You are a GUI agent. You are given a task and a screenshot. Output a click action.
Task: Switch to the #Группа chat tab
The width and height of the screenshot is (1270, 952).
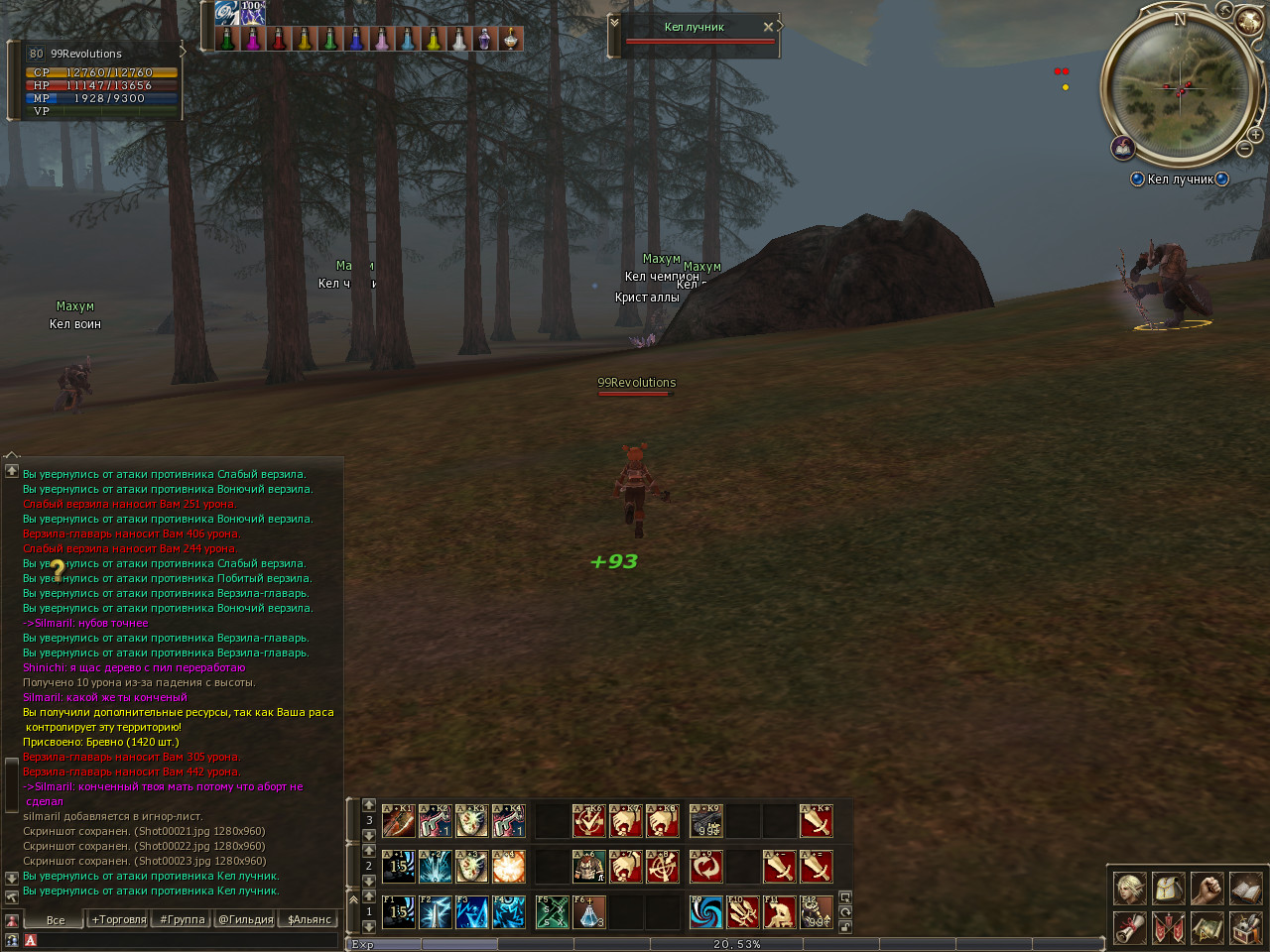pos(183,919)
